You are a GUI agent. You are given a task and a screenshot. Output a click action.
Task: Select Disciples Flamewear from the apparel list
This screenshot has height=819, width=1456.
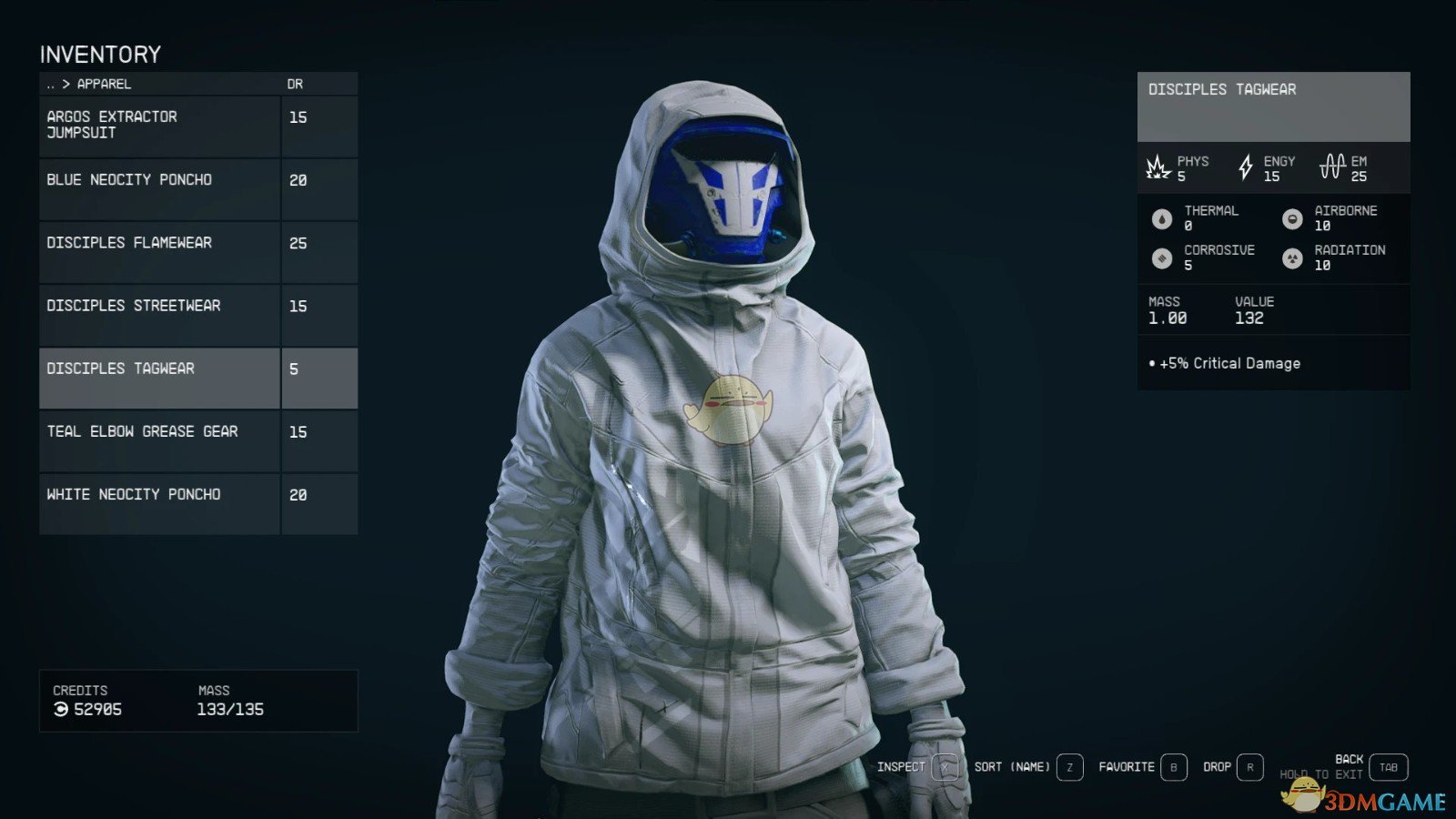pyautogui.click(x=159, y=251)
